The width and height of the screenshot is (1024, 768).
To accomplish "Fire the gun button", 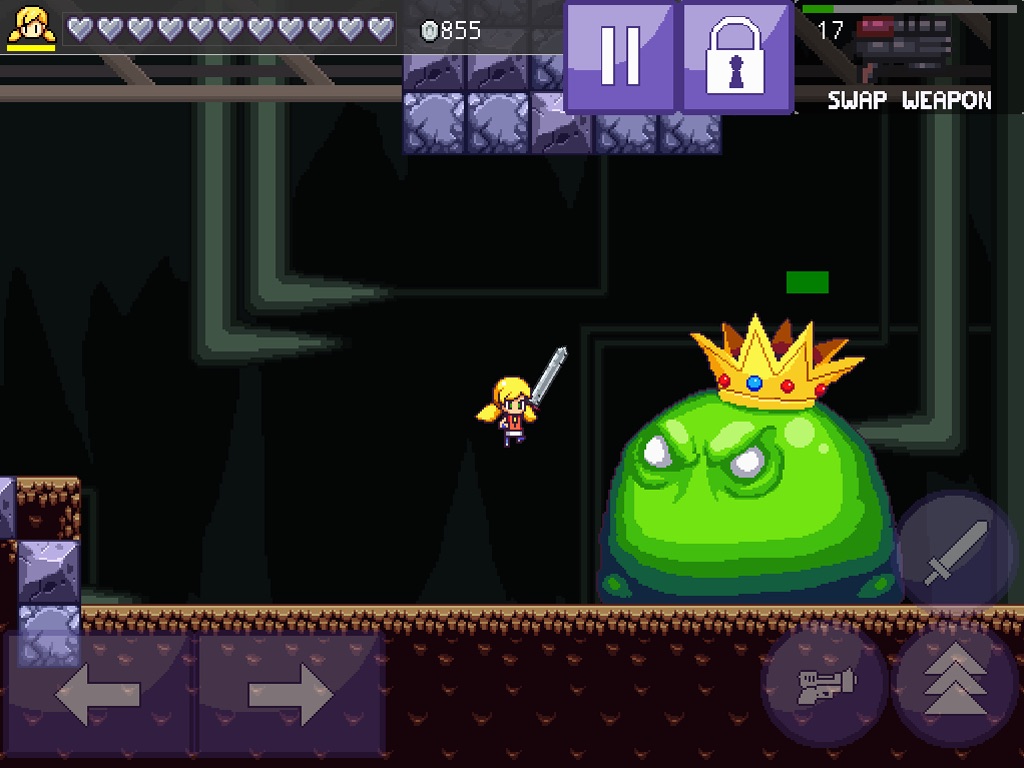I will (x=824, y=683).
